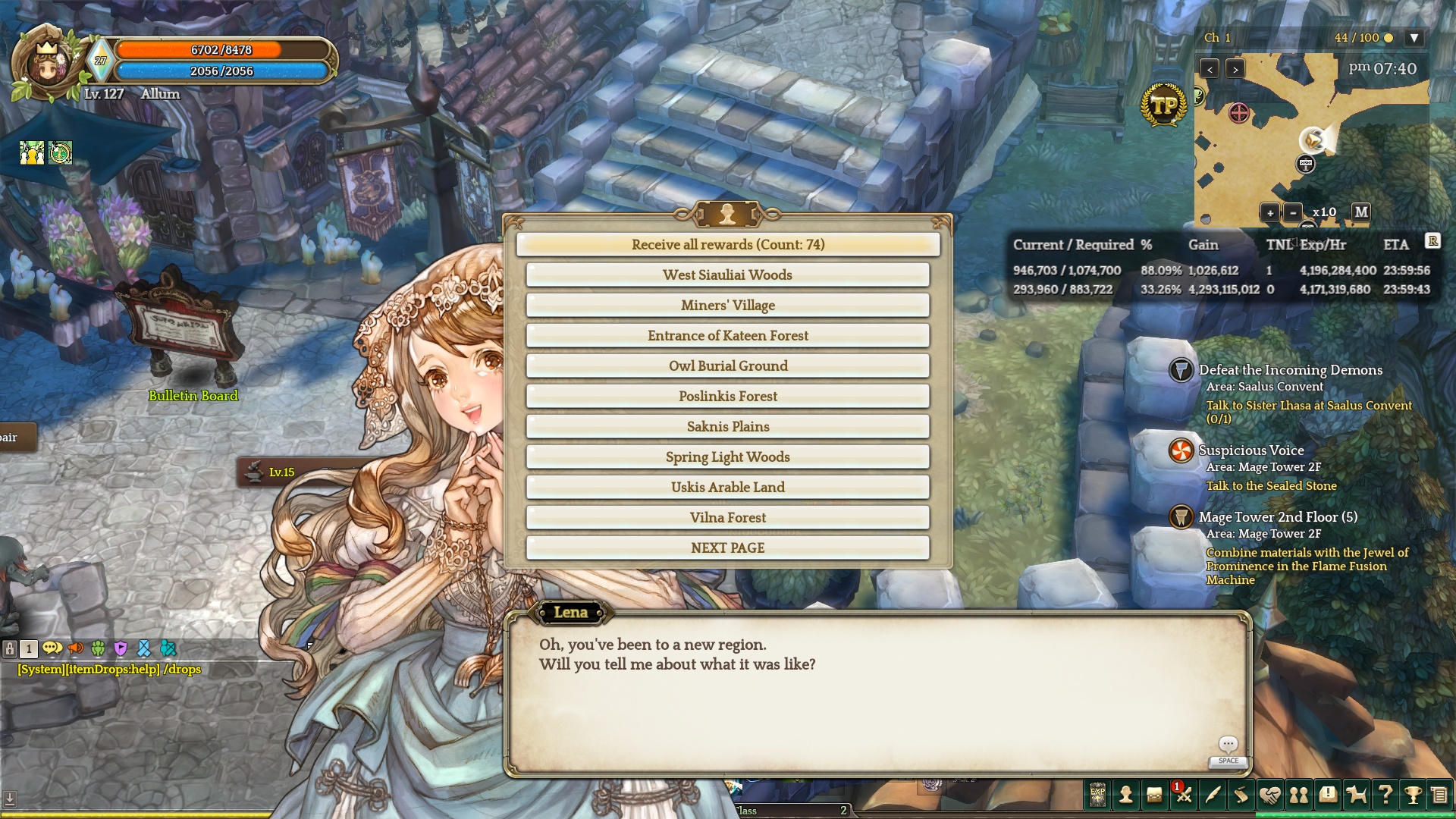Click the Vilna Forest dialogue option

coord(728,517)
